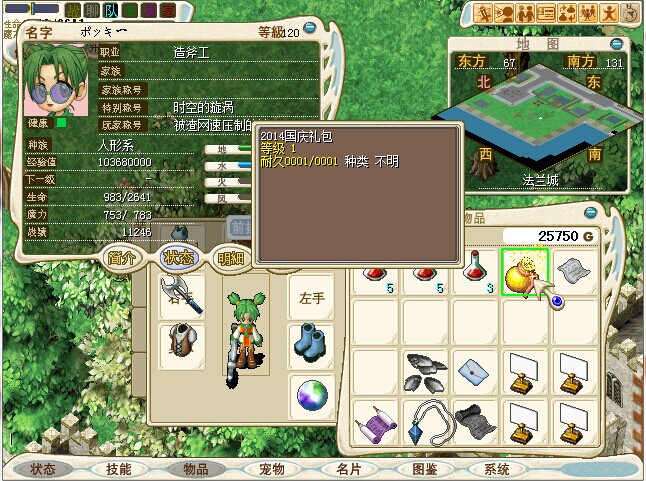The height and width of the screenshot is (481, 646).
Task: Open the 物品 items menu in the bottom bar
Action: (195, 468)
